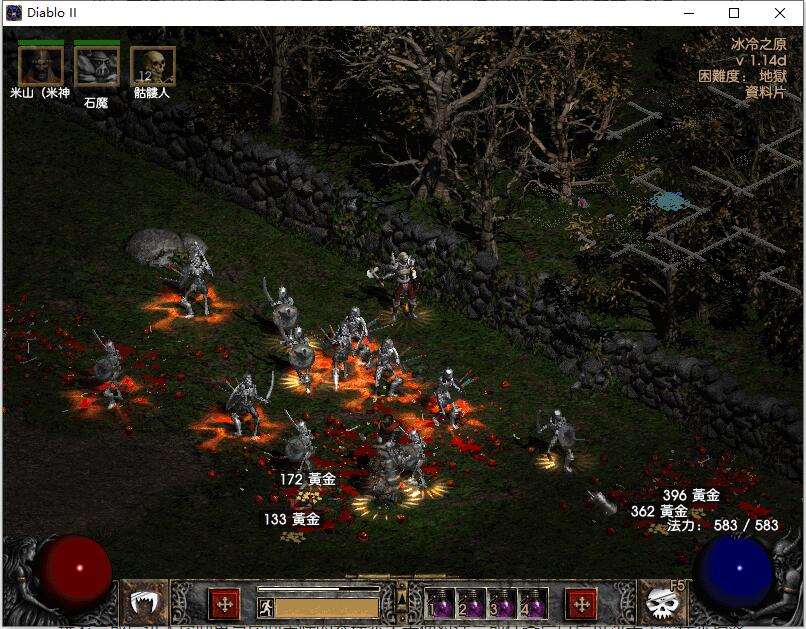This screenshot has width=806, height=629.
Task: Close the Diablo II window
Action: pyautogui.click(x=780, y=13)
